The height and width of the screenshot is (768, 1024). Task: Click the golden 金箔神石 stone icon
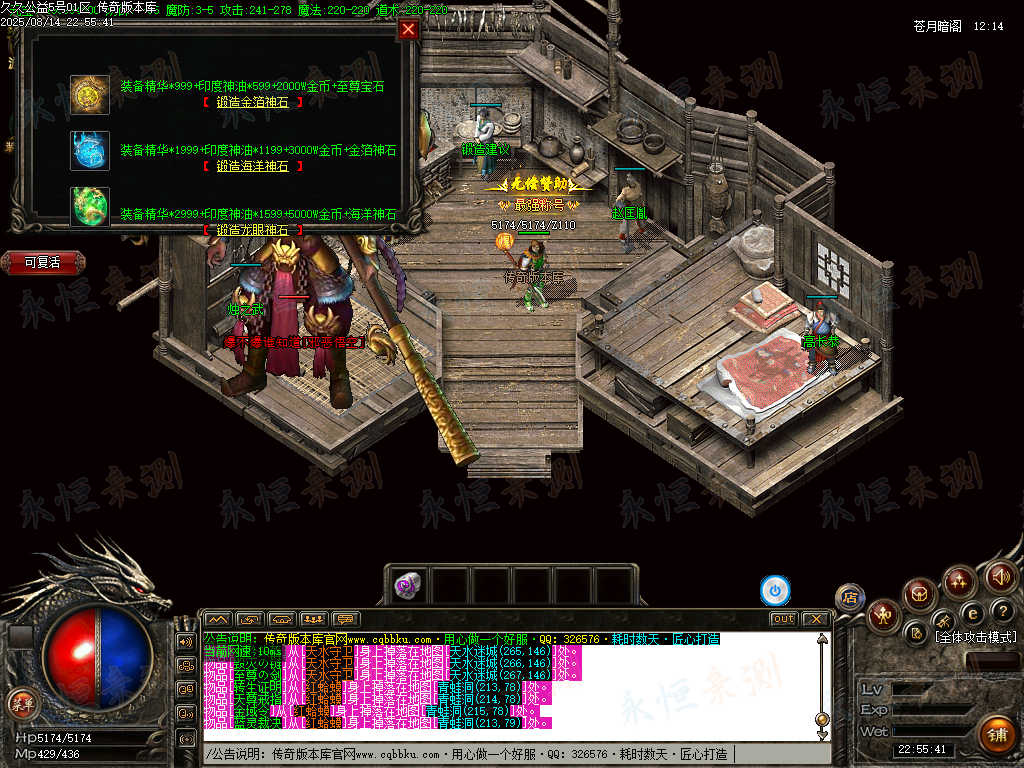point(90,94)
